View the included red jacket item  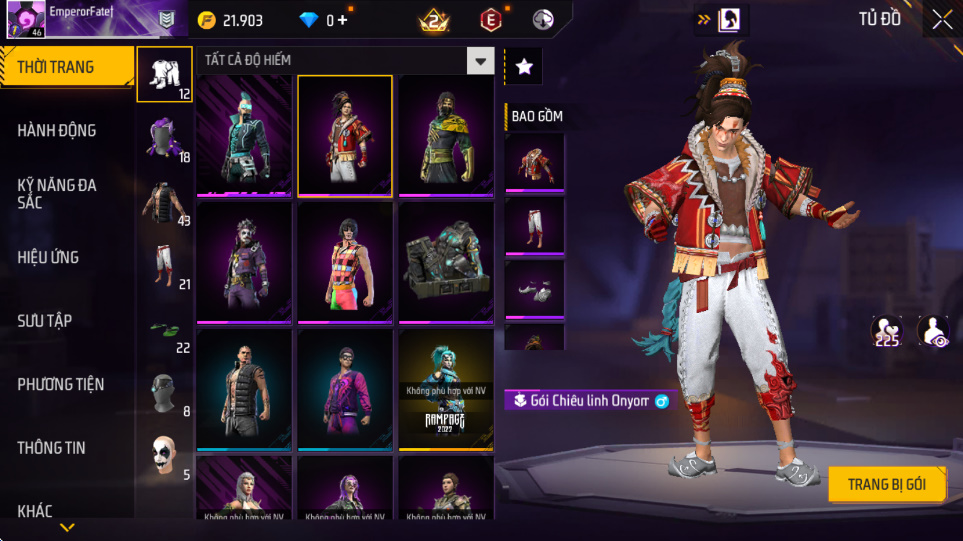click(x=534, y=161)
